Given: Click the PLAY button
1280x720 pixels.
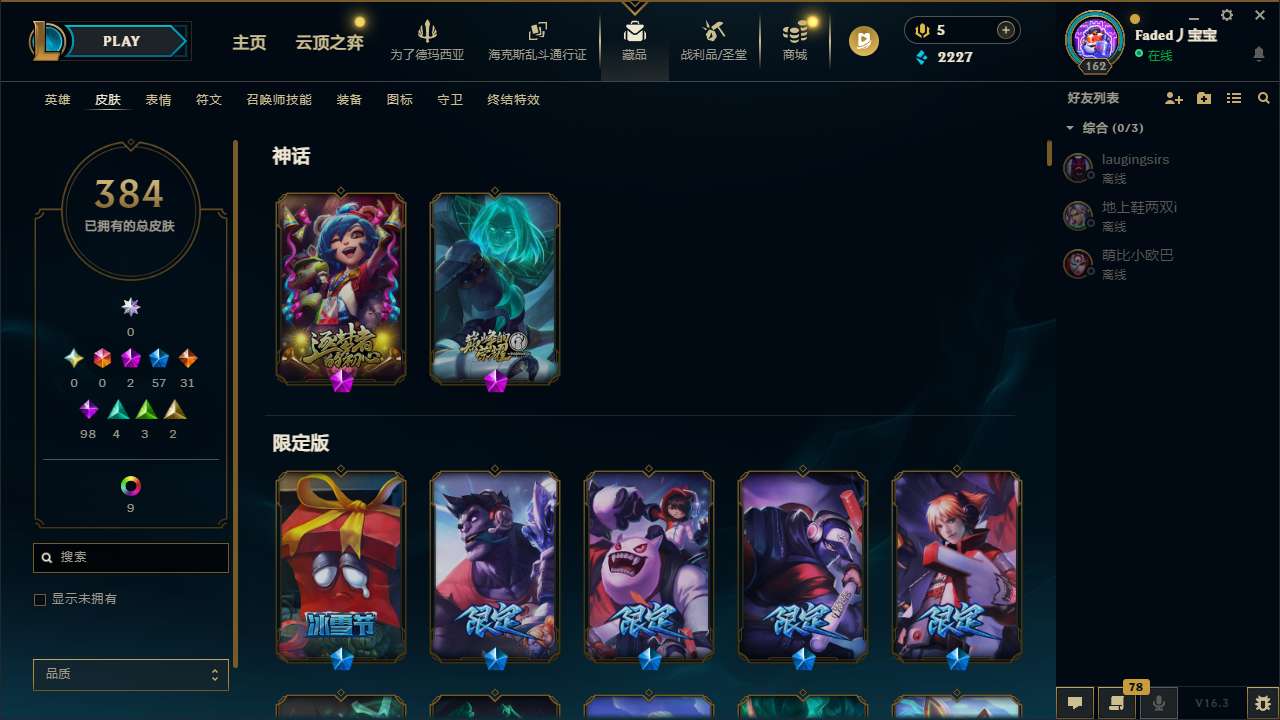Looking at the screenshot, I should pos(121,41).
